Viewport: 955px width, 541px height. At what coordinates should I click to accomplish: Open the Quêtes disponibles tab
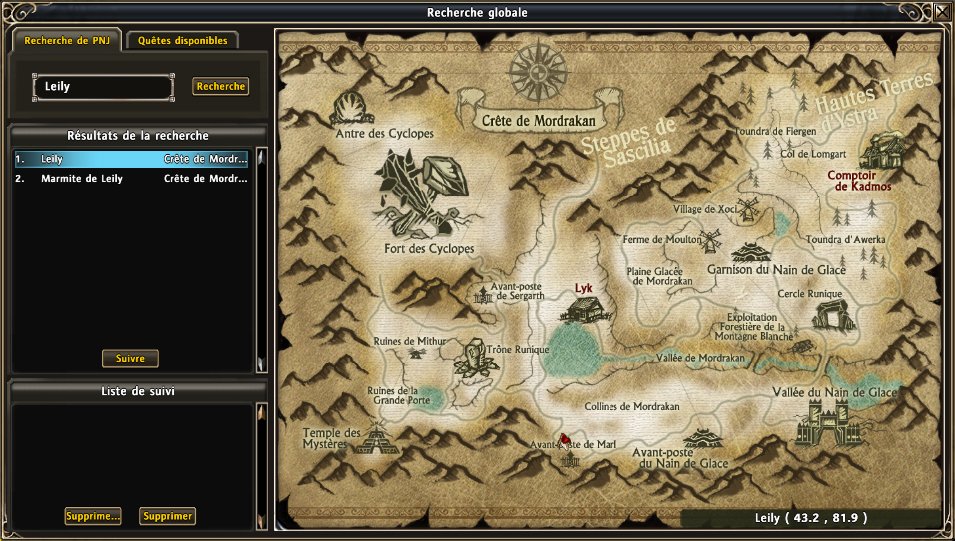pyautogui.click(x=182, y=41)
